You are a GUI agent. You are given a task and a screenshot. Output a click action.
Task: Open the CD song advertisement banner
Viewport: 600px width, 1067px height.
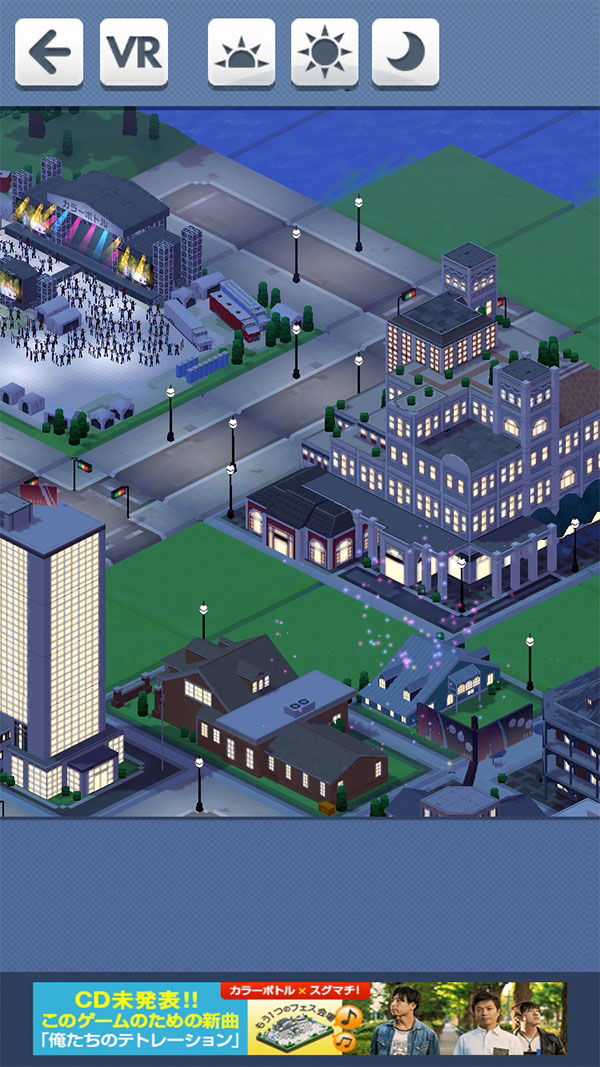(299, 1018)
